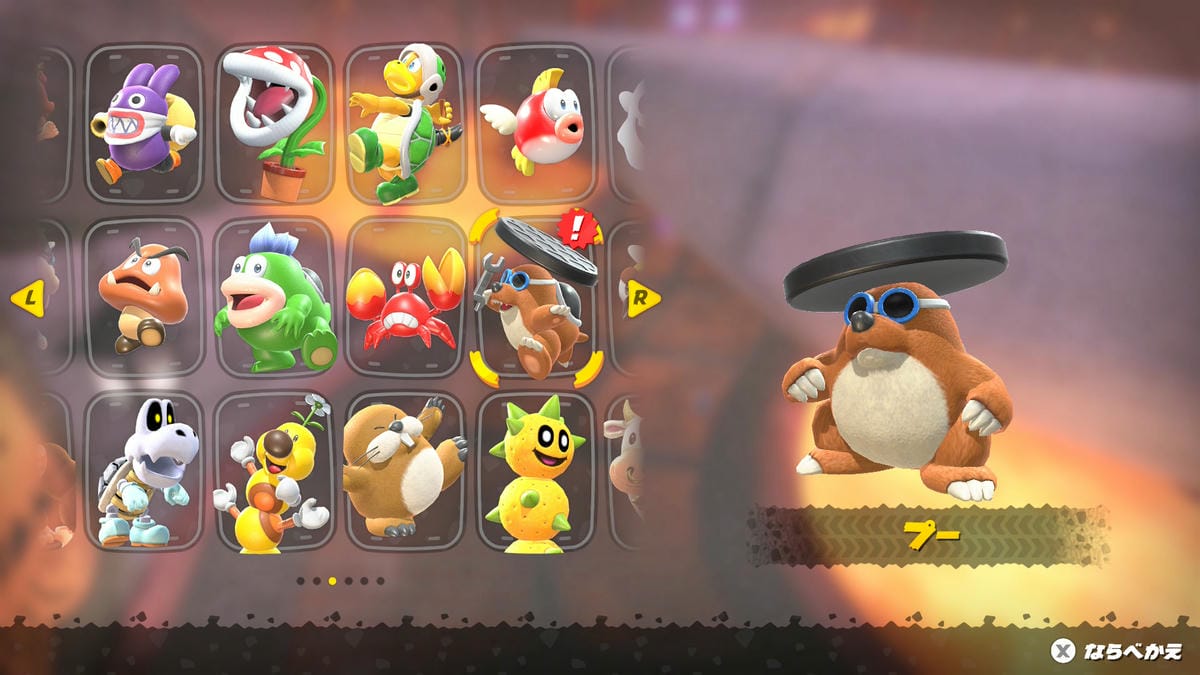Select the yellow Wiggler character tile
The height and width of the screenshot is (675, 1200).
click(274, 471)
